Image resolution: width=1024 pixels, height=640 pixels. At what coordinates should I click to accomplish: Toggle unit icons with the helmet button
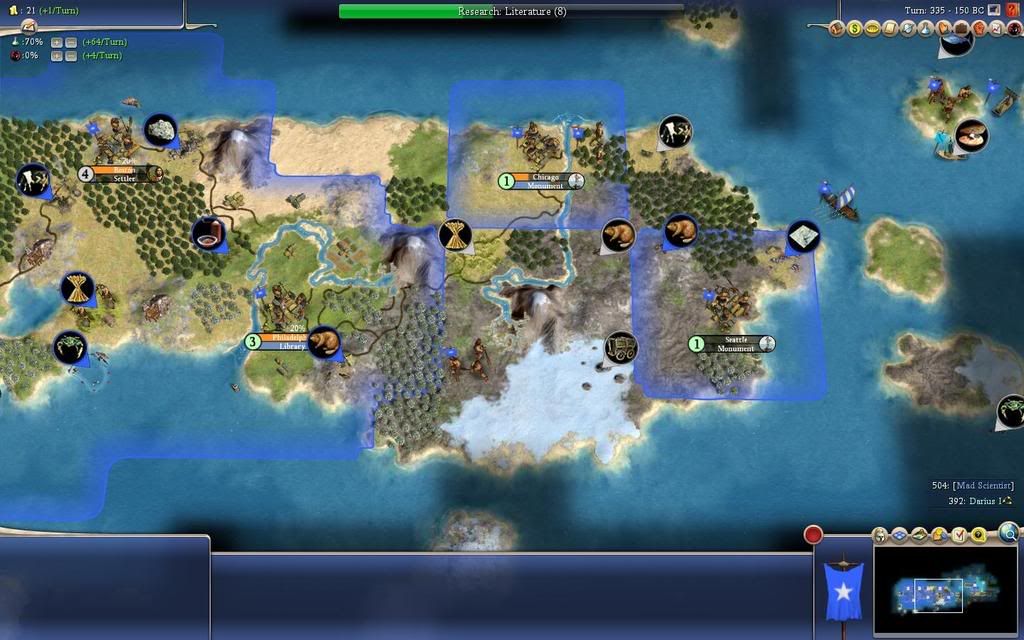tap(880, 536)
